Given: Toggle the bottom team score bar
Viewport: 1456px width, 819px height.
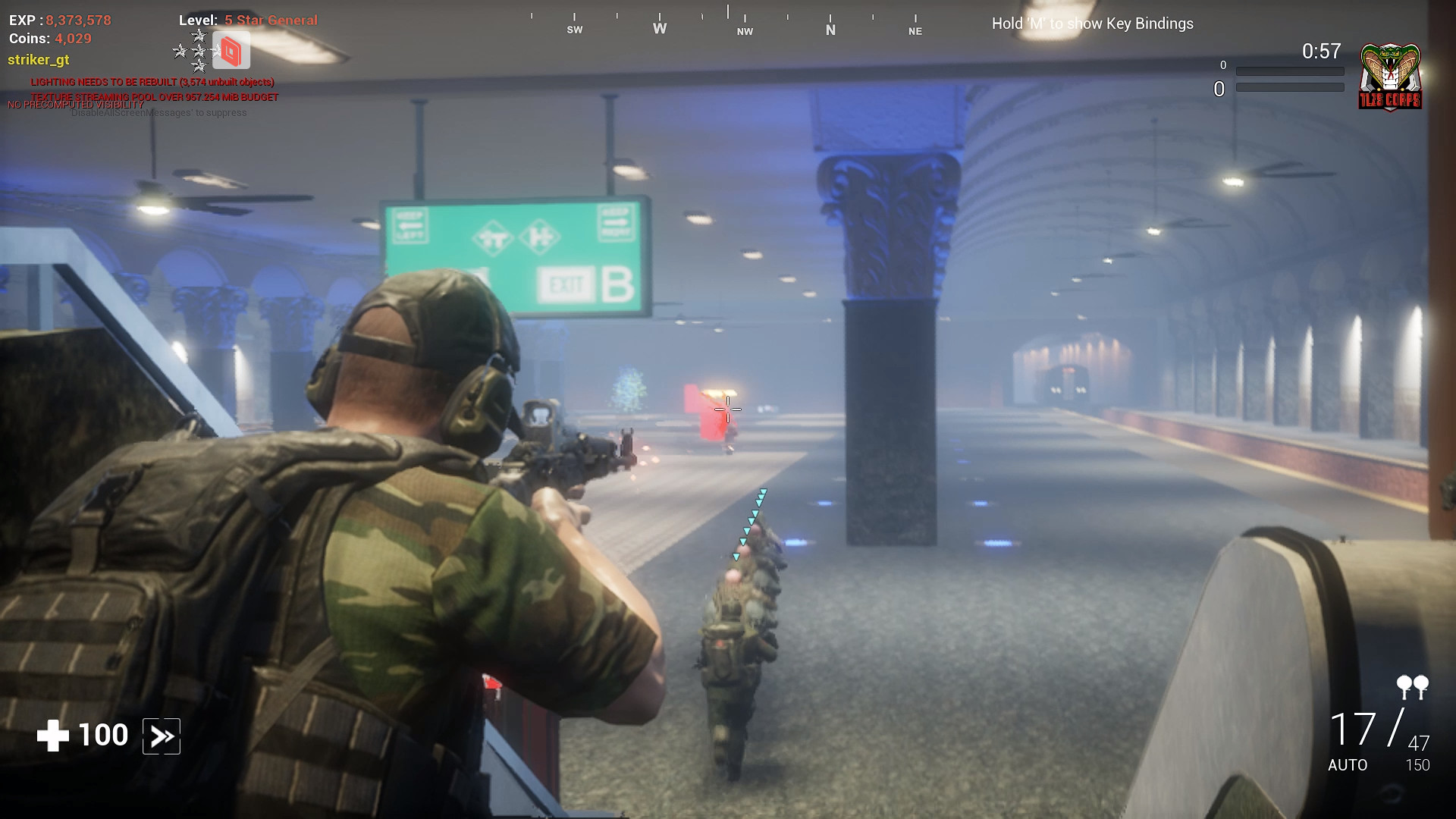Looking at the screenshot, I should click(x=1289, y=89).
